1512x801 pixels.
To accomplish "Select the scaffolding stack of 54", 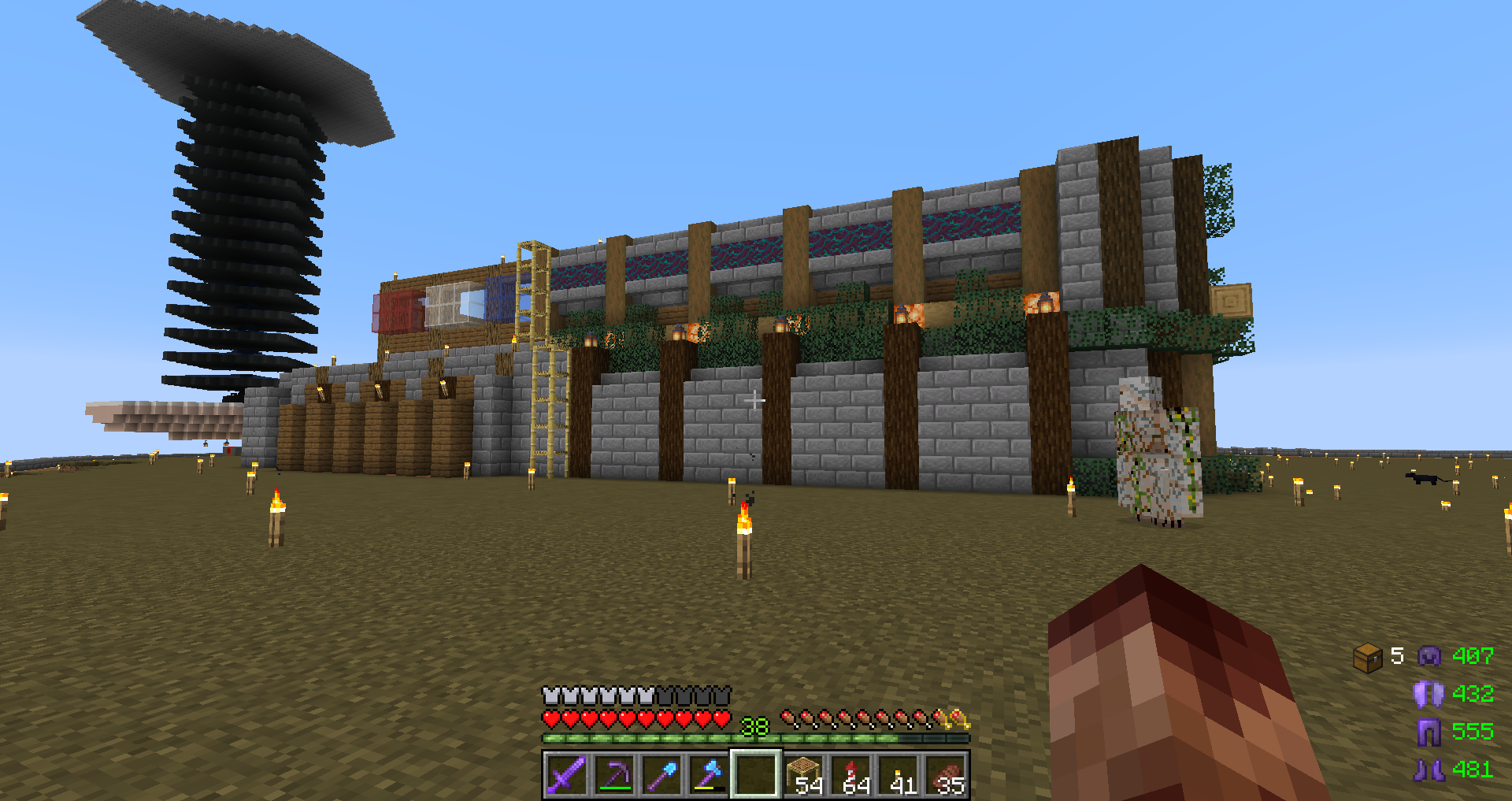I will pyautogui.click(x=804, y=775).
